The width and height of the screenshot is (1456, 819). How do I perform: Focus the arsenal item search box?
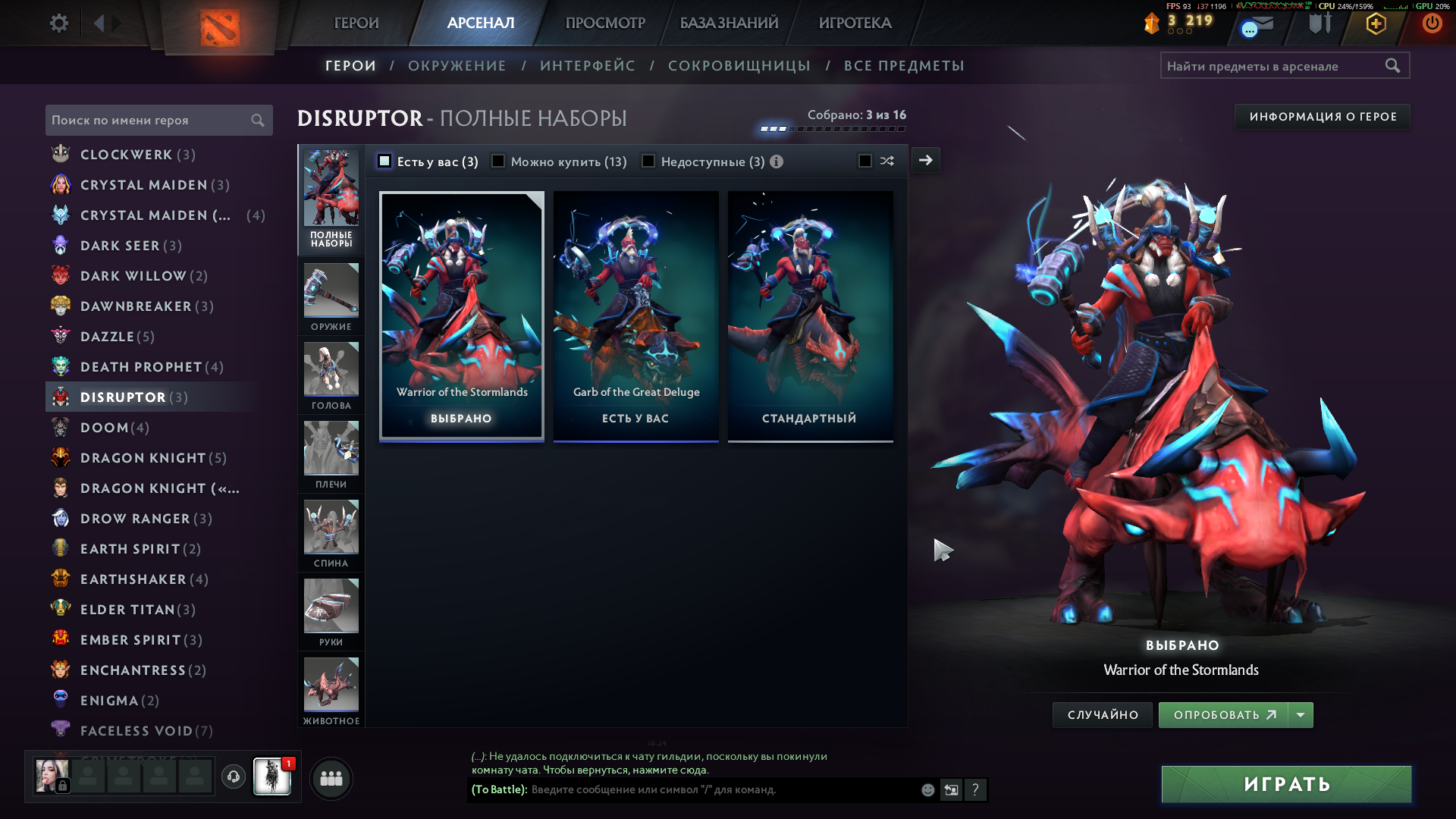click(1274, 66)
